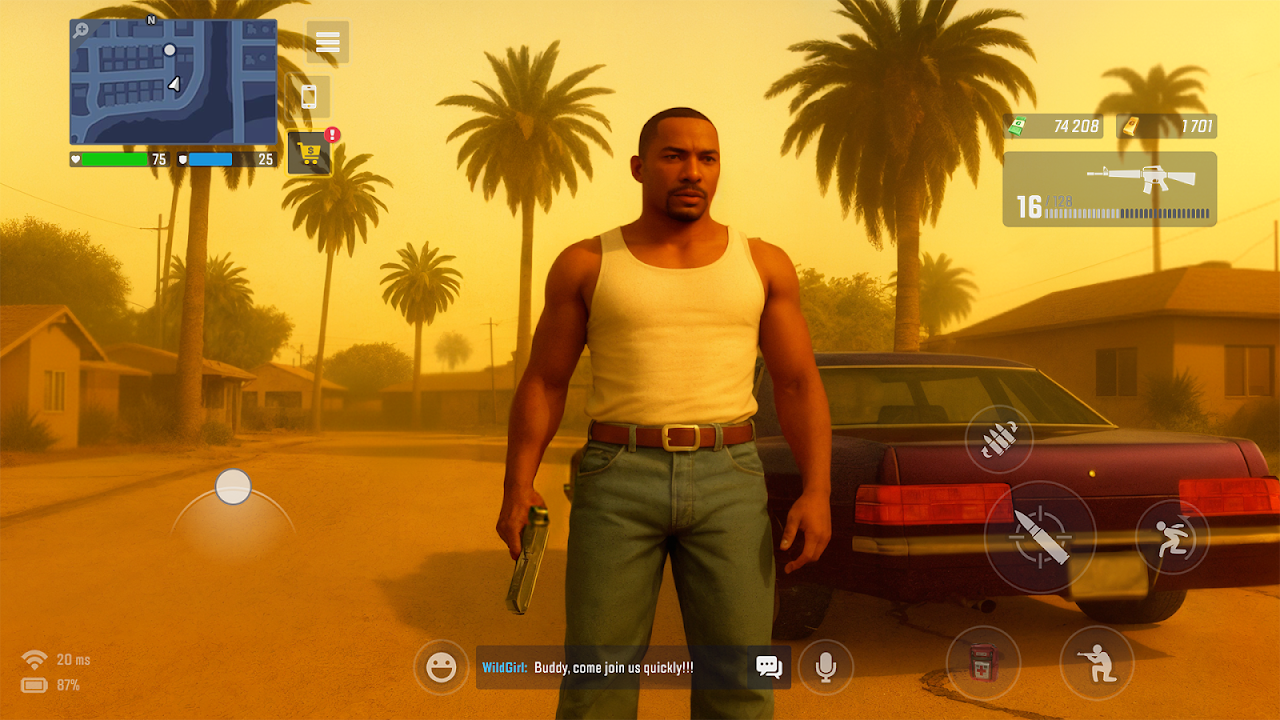The height and width of the screenshot is (720, 1280).
Task: Activate the jump action button
Action: [1172, 537]
